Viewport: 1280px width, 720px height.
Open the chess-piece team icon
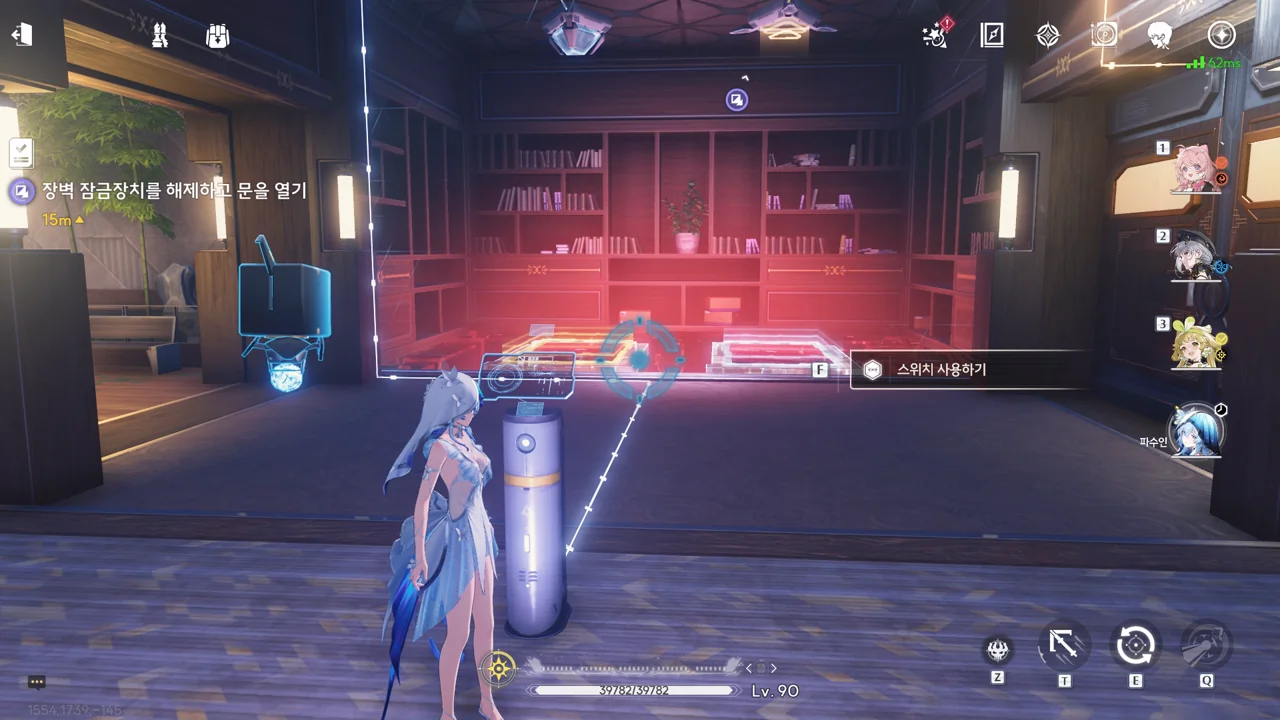(x=159, y=36)
